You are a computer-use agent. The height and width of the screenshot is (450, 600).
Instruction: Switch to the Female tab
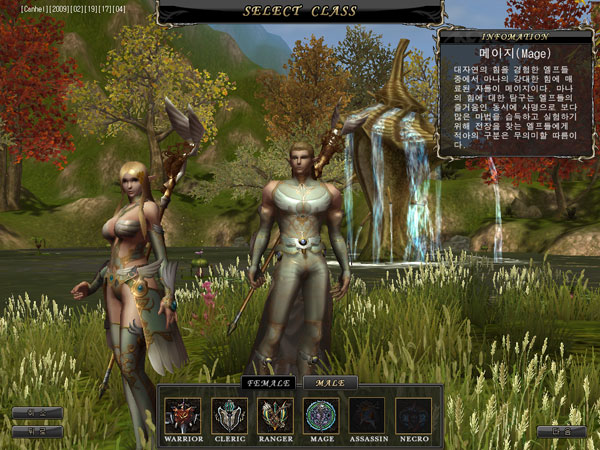click(269, 382)
